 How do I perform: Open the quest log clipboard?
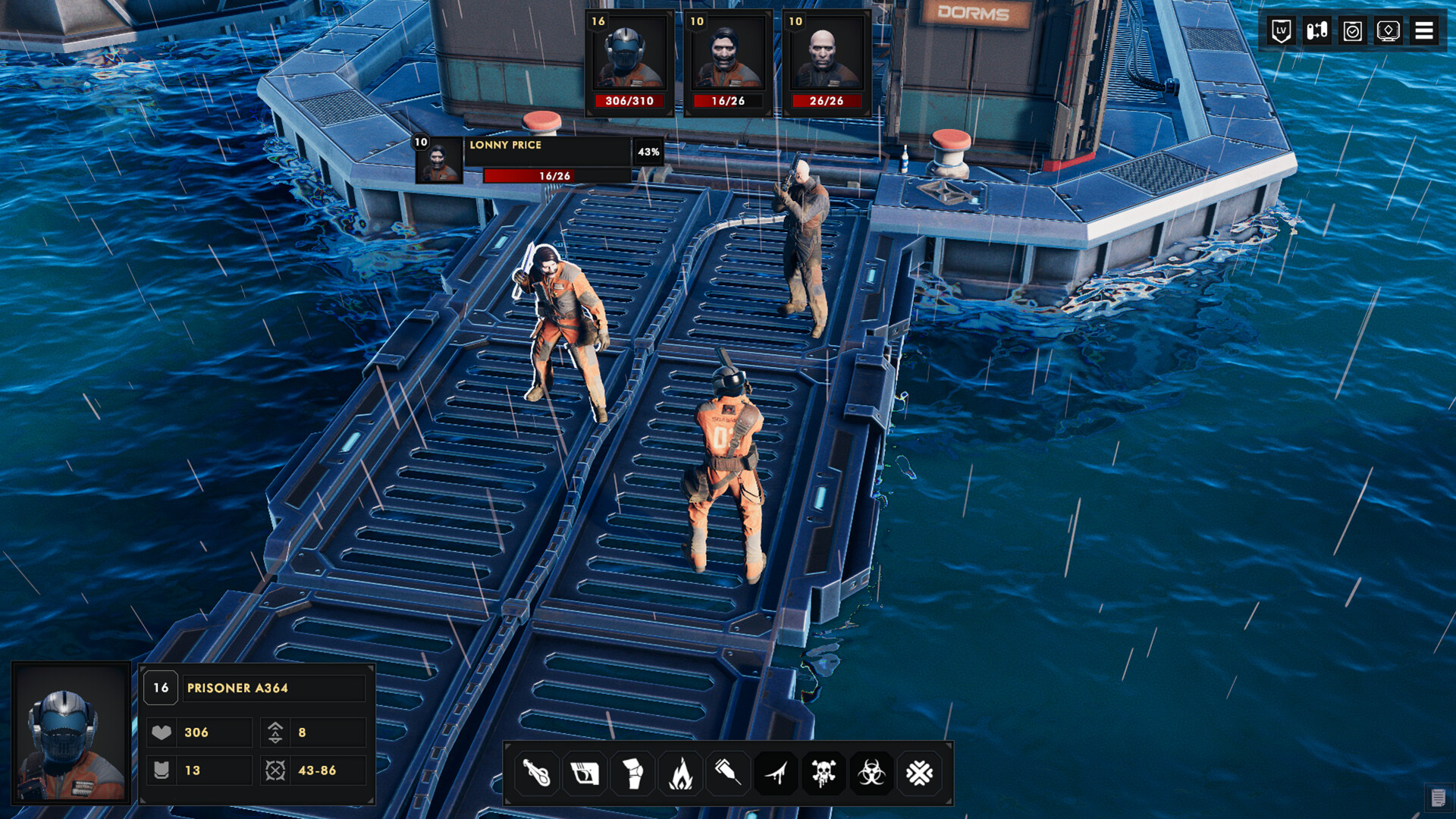click(1351, 31)
